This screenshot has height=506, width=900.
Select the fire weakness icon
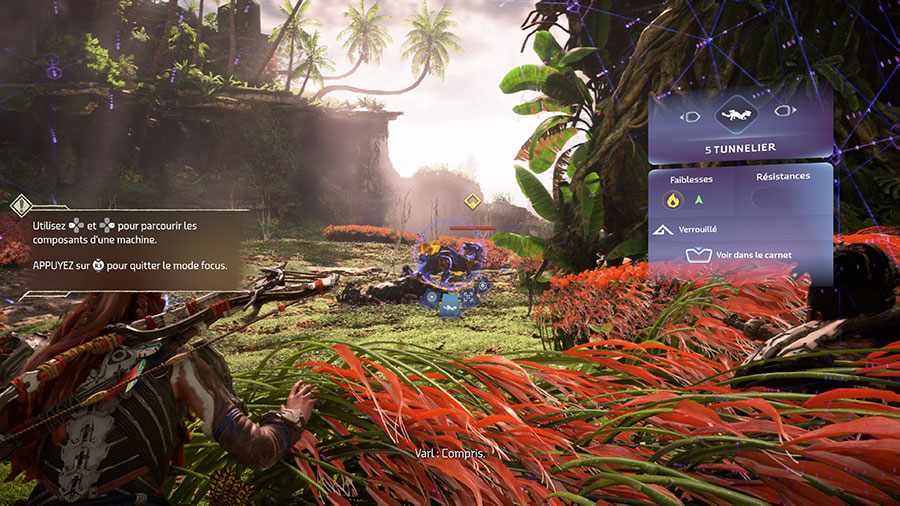pyautogui.click(x=673, y=200)
